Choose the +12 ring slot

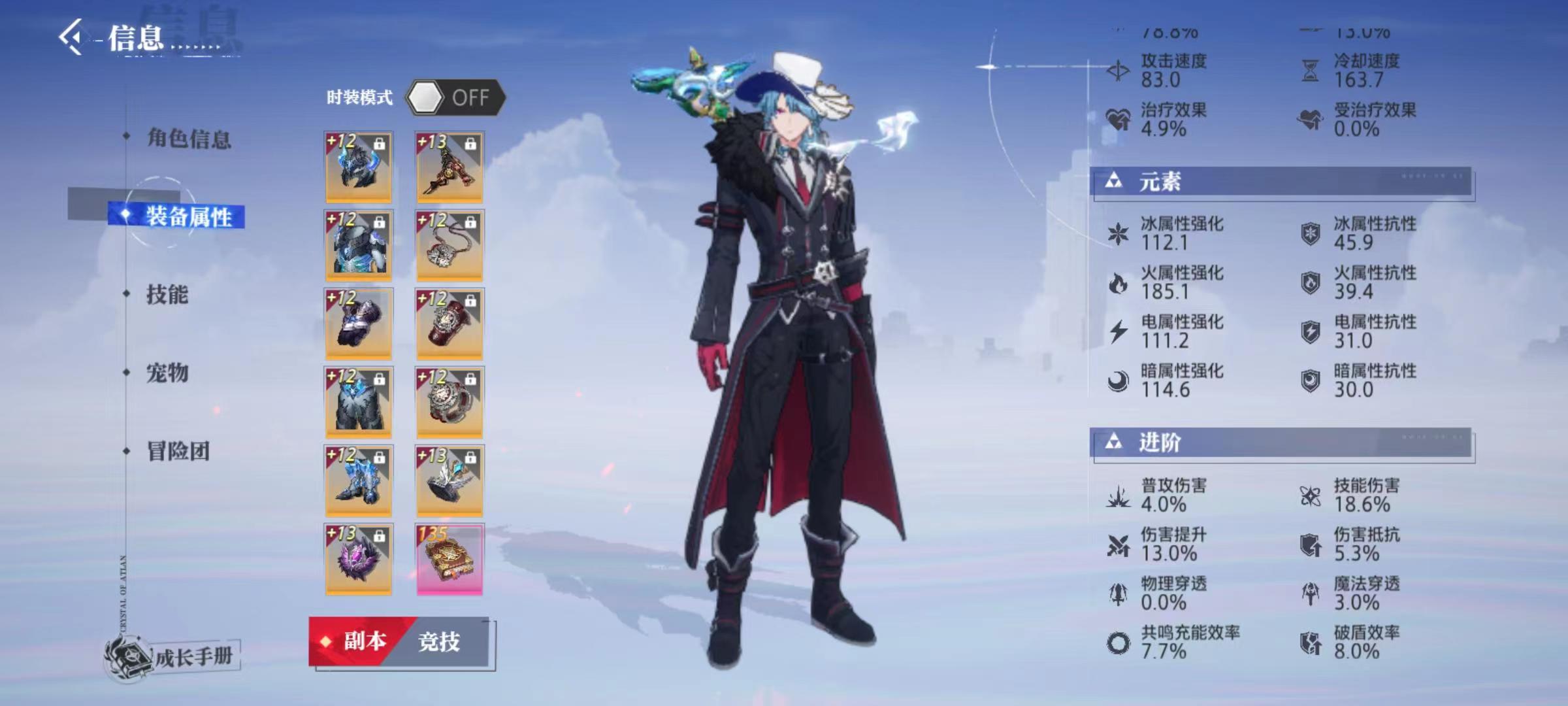click(449, 403)
